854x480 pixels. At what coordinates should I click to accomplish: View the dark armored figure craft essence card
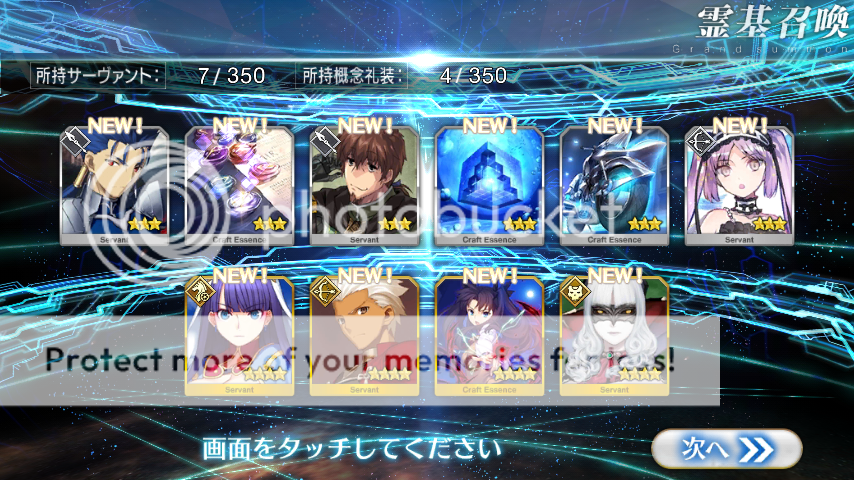615,187
